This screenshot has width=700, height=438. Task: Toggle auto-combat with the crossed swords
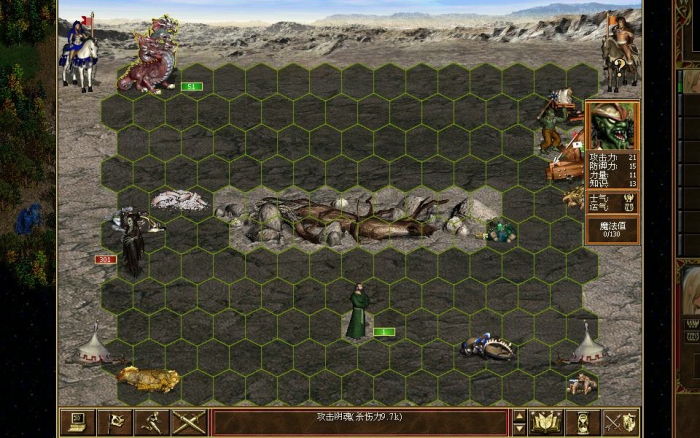point(188,422)
